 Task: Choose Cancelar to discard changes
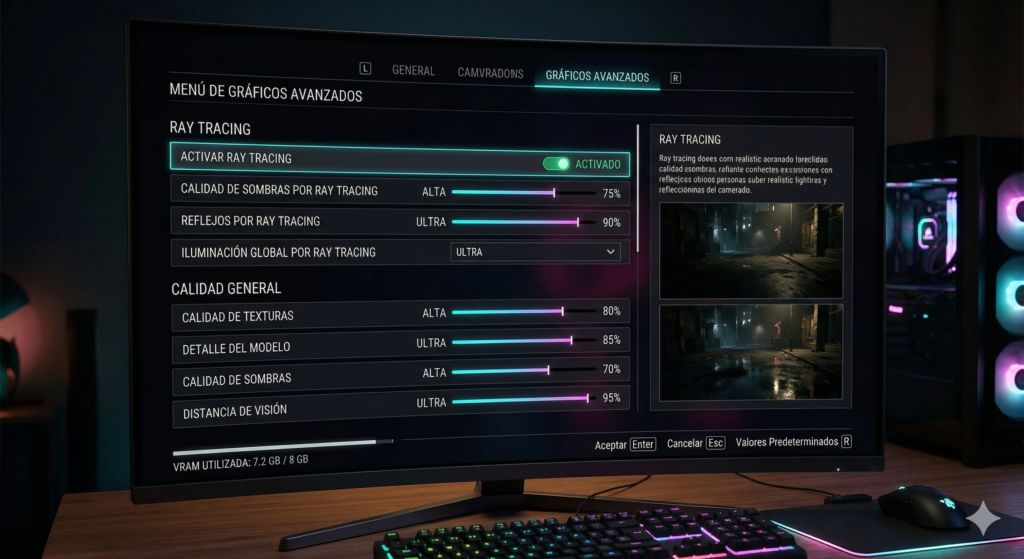point(695,442)
